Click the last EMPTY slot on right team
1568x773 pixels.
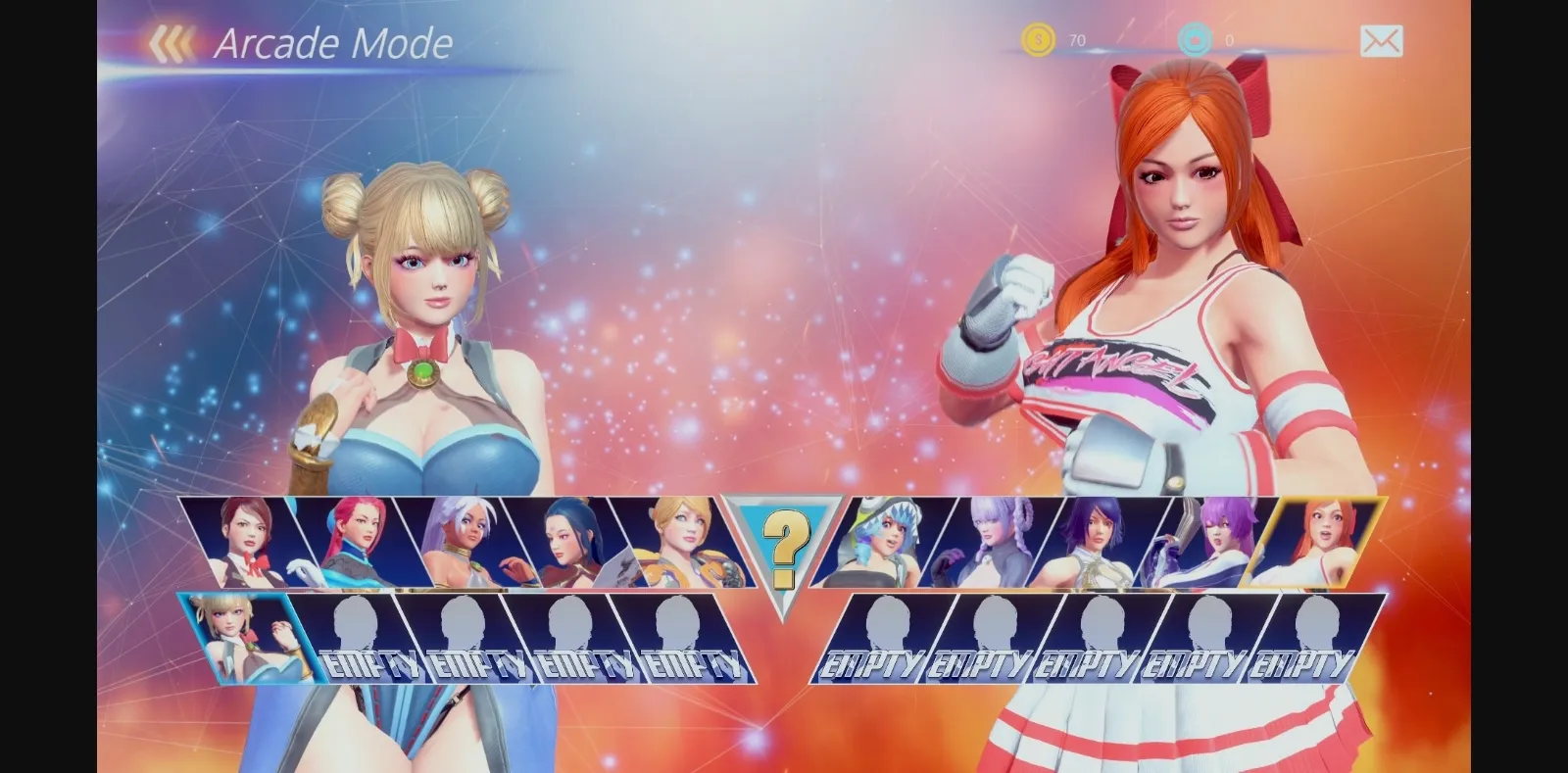(x=1306, y=637)
